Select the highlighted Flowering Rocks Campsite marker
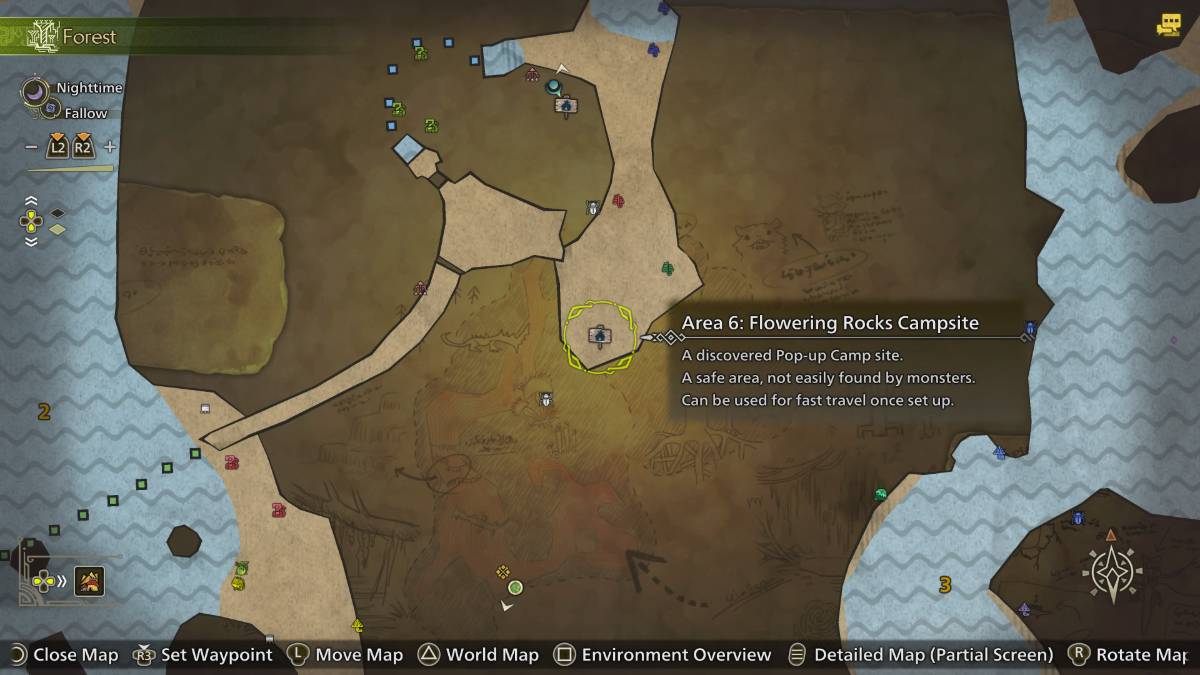The width and height of the screenshot is (1200, 675). click(600, 337)
